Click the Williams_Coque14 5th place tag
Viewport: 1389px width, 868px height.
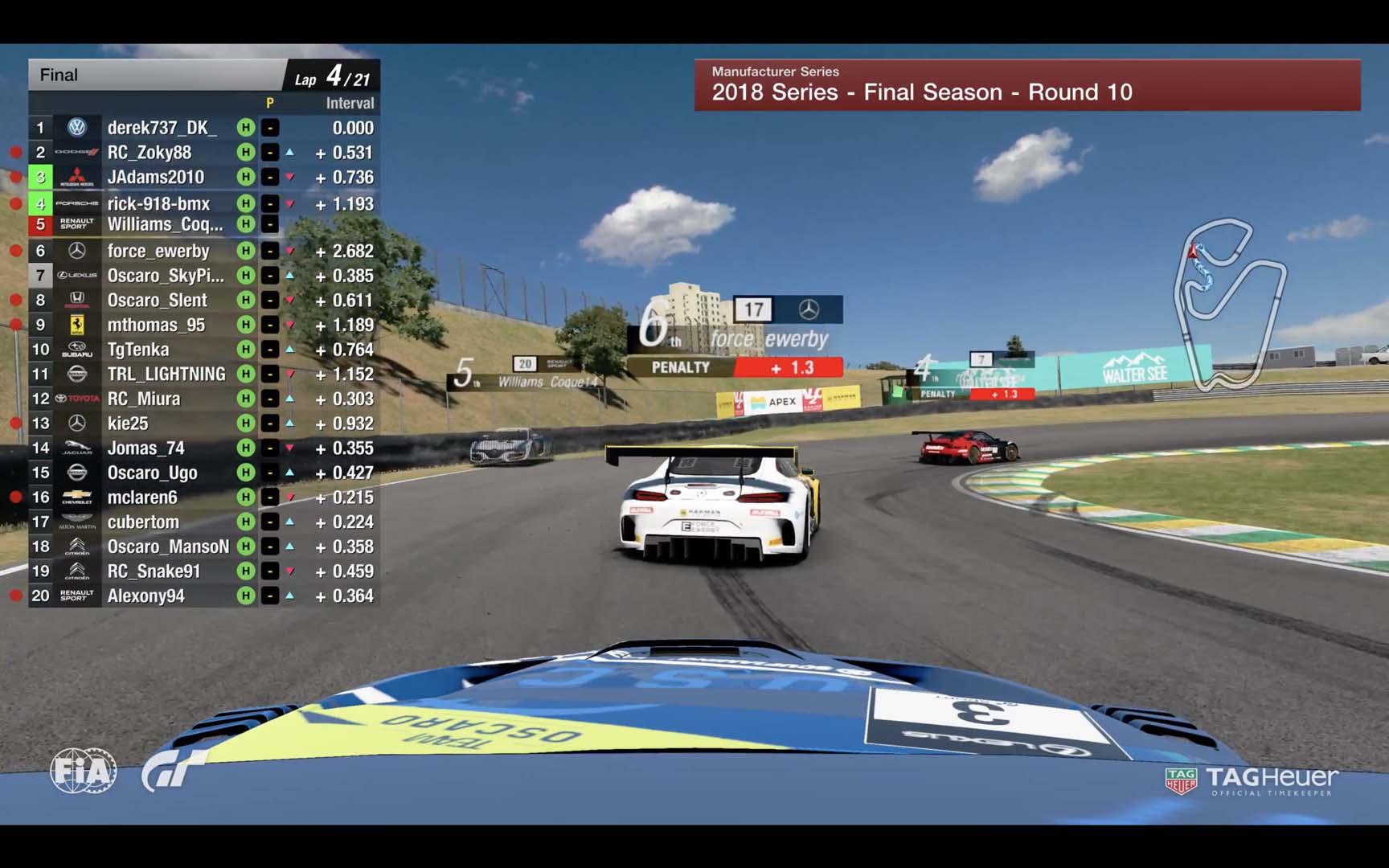point(527,375)
